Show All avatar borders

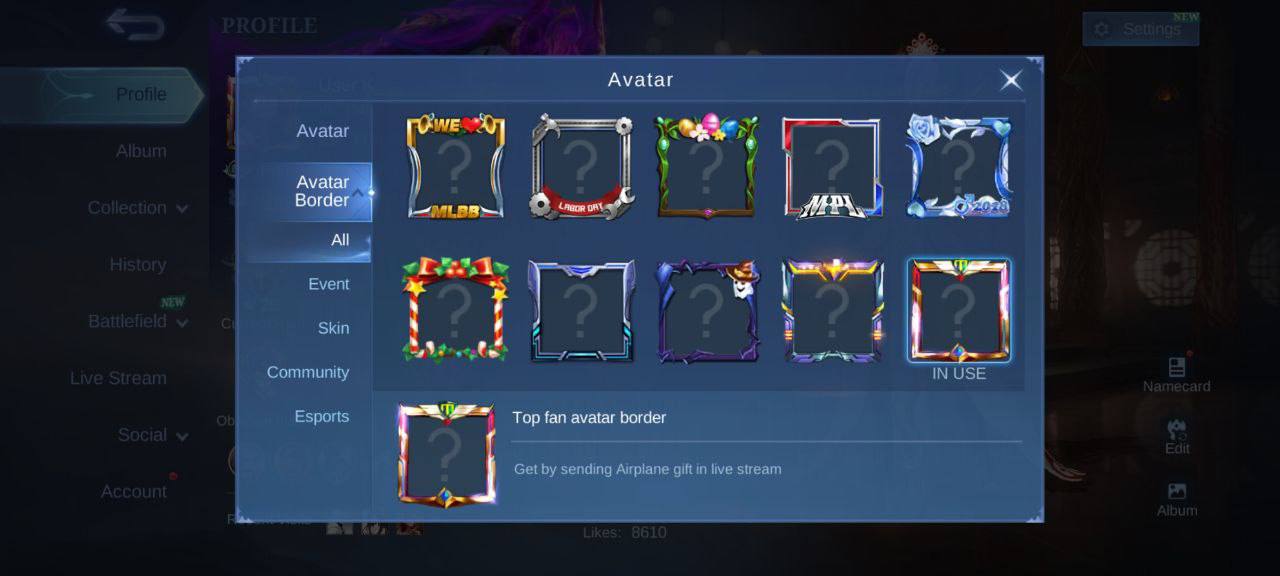(340, 240)
